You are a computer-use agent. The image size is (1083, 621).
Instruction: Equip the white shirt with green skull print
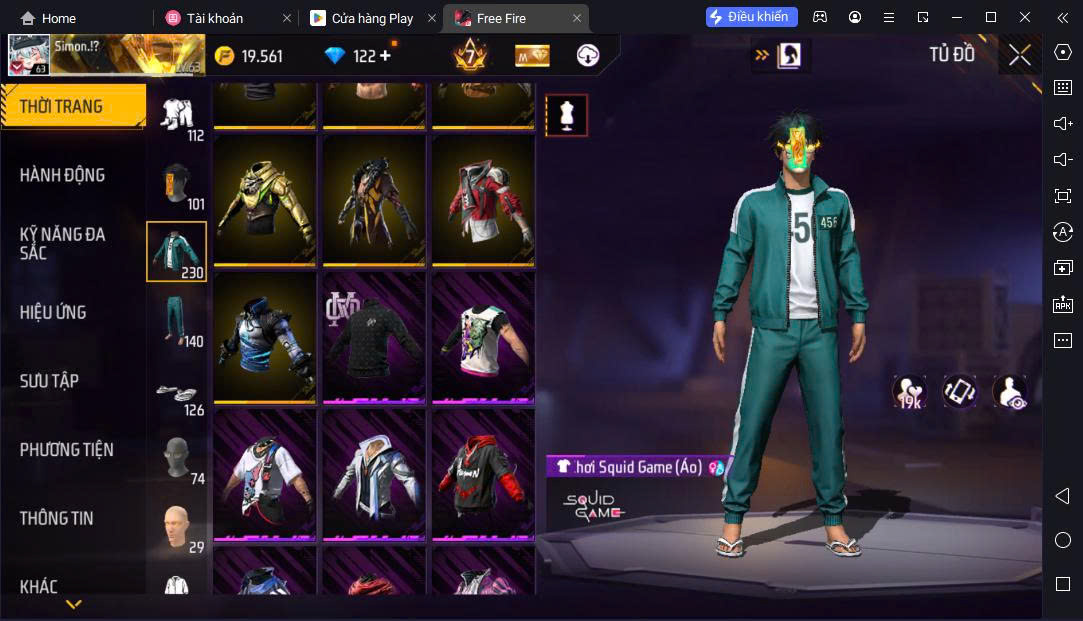[x=484, y=338]
